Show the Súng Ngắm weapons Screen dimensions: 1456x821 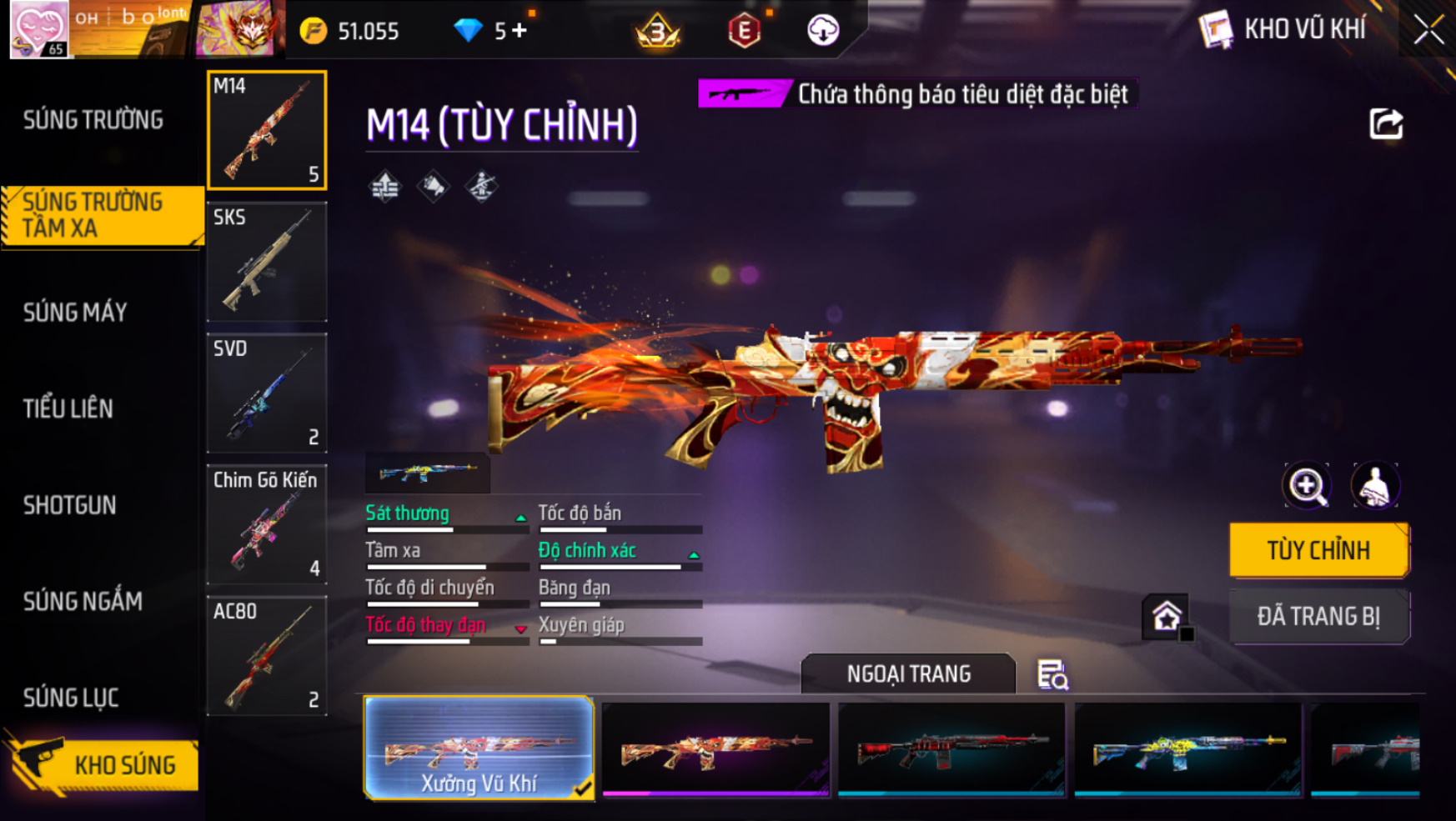tap(83, 601)
